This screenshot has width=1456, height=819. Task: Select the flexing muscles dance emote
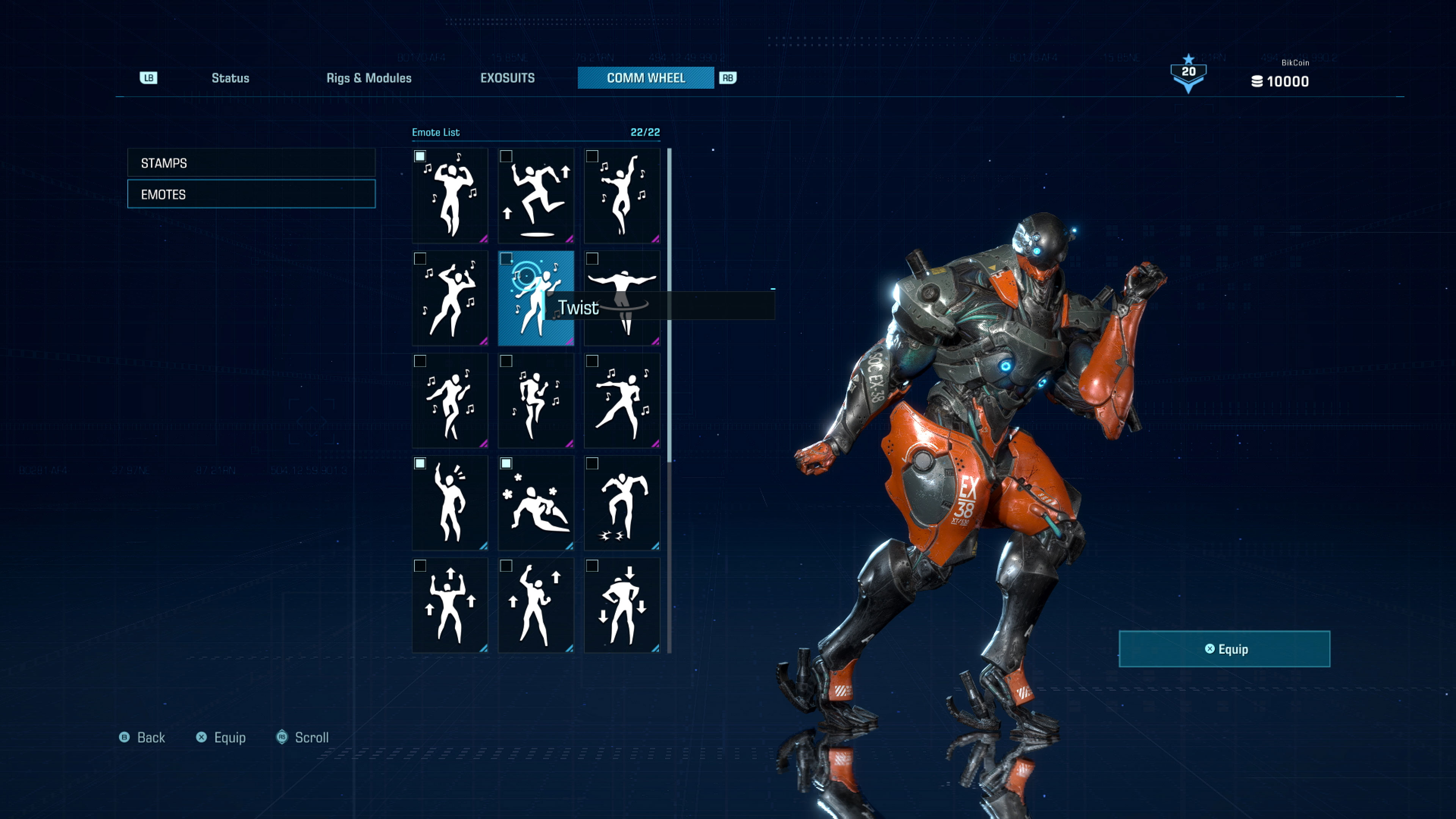450,196
